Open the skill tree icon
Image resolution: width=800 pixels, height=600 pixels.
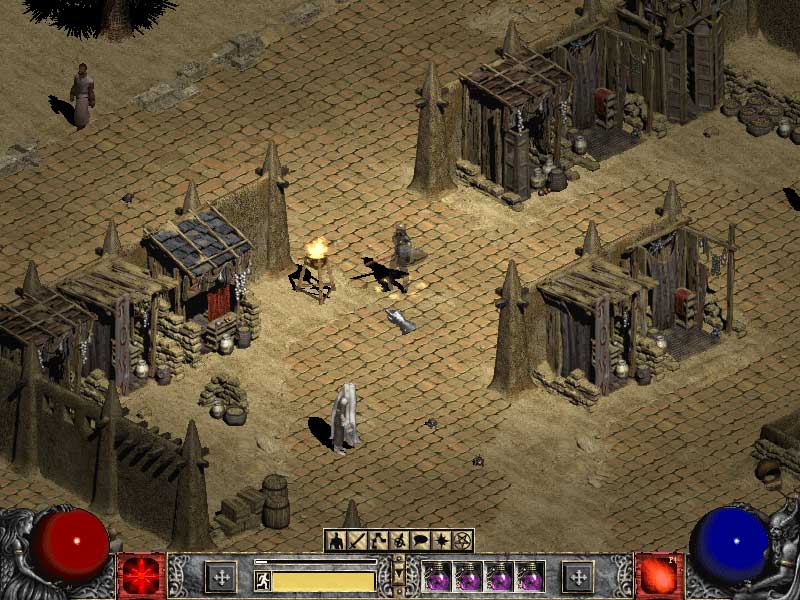(x=377, y=541)
